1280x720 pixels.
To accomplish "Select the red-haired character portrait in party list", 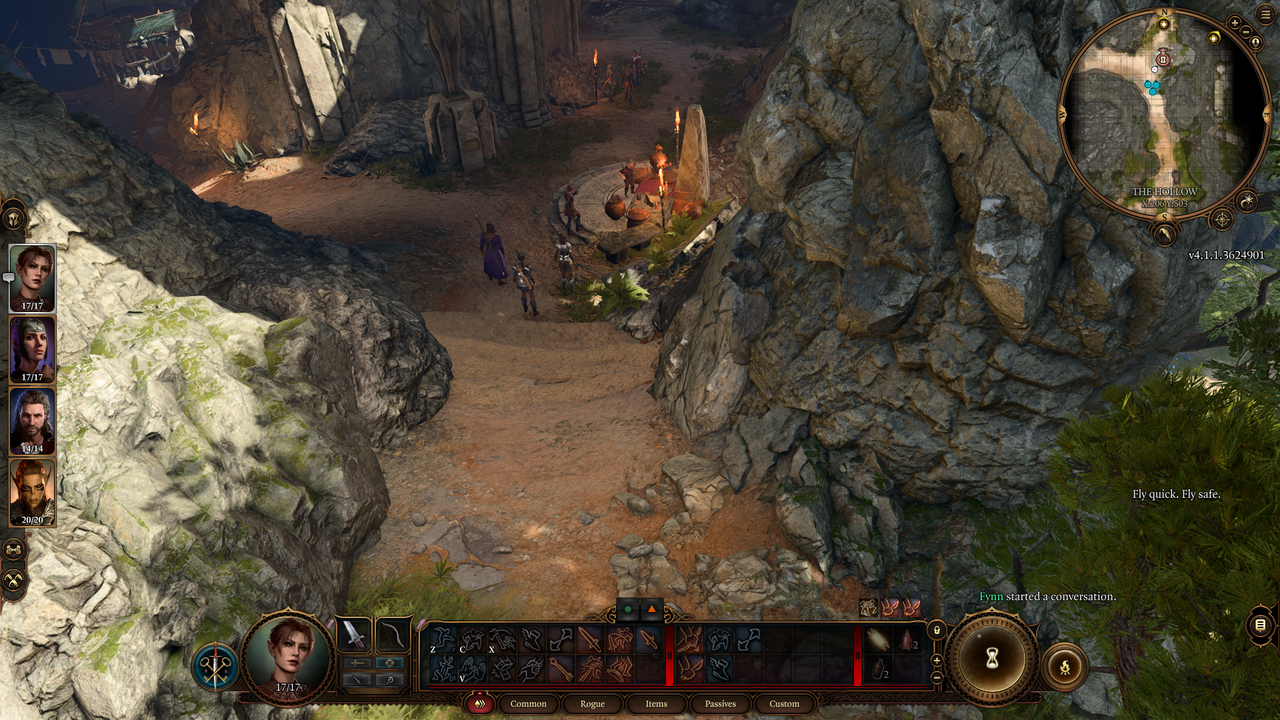I will coord(32,278).
